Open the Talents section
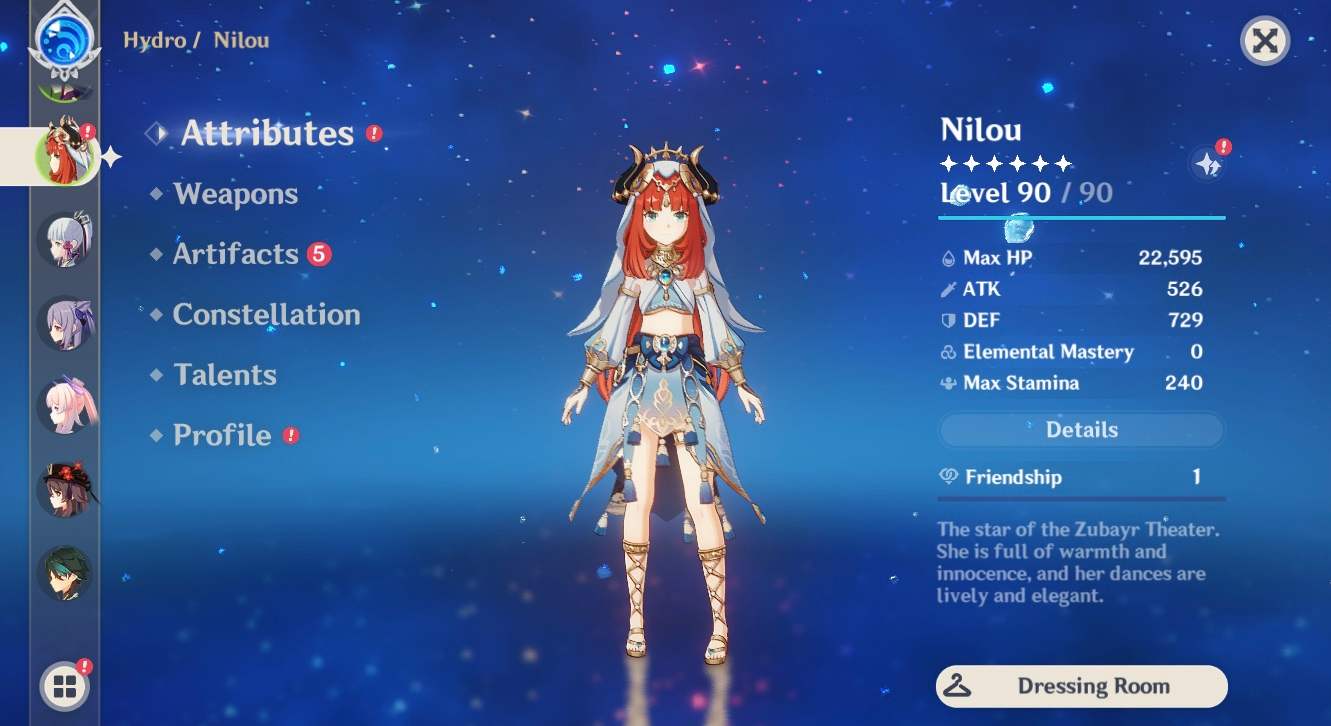Image resolution: width=1331 pixels, height=726 pixels. point(224,374)
